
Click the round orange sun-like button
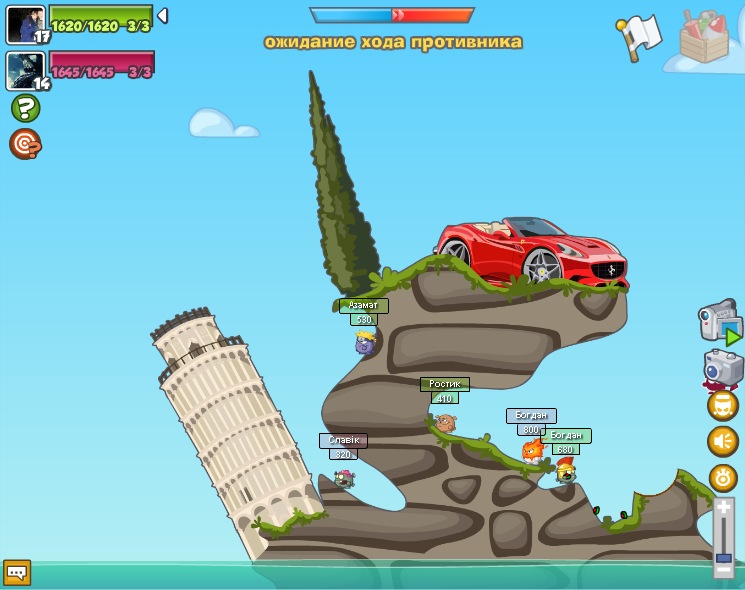pos(723,478)
